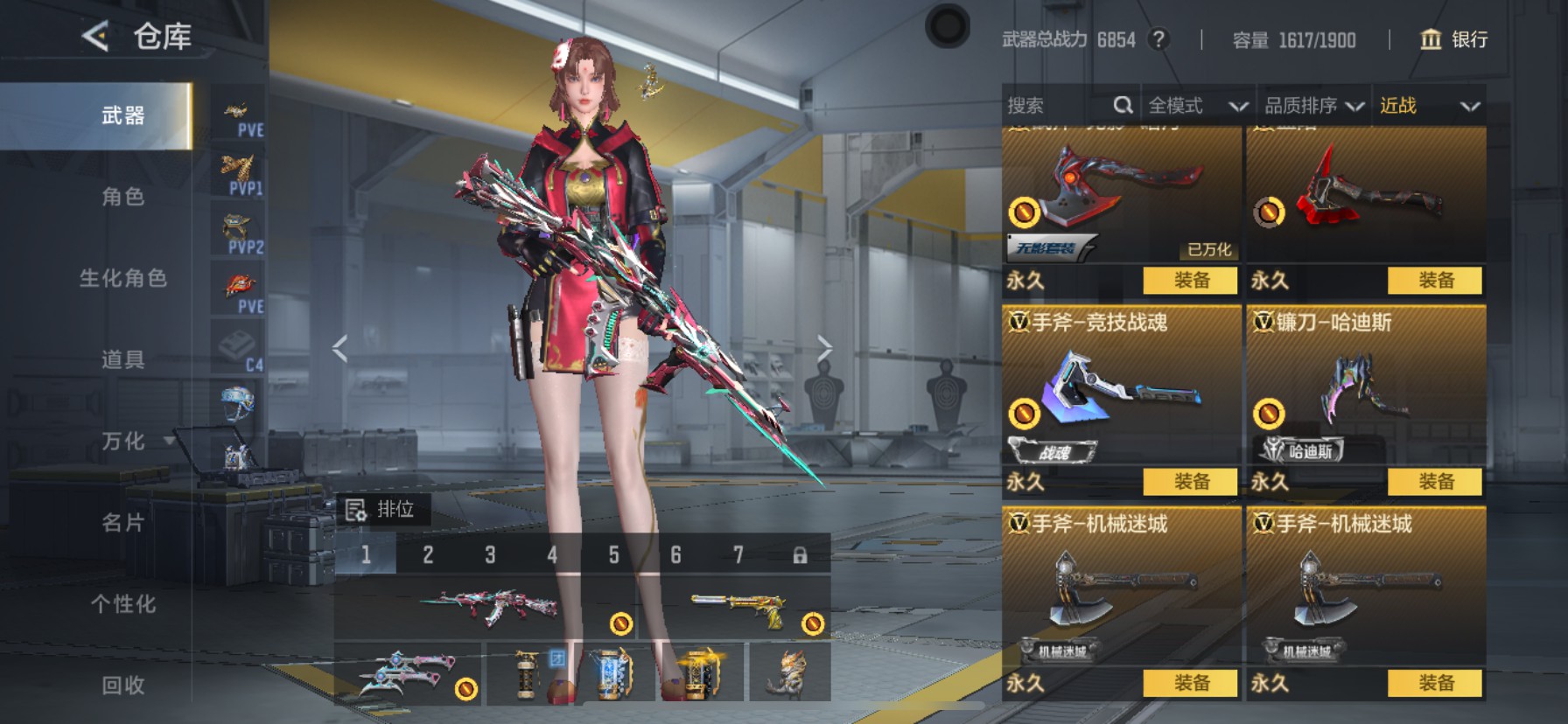This screenshot has width=1568, height=724.
Task: Go back using the 仓库 arrow
Action: pyautogui.click(x=94, y=37)
